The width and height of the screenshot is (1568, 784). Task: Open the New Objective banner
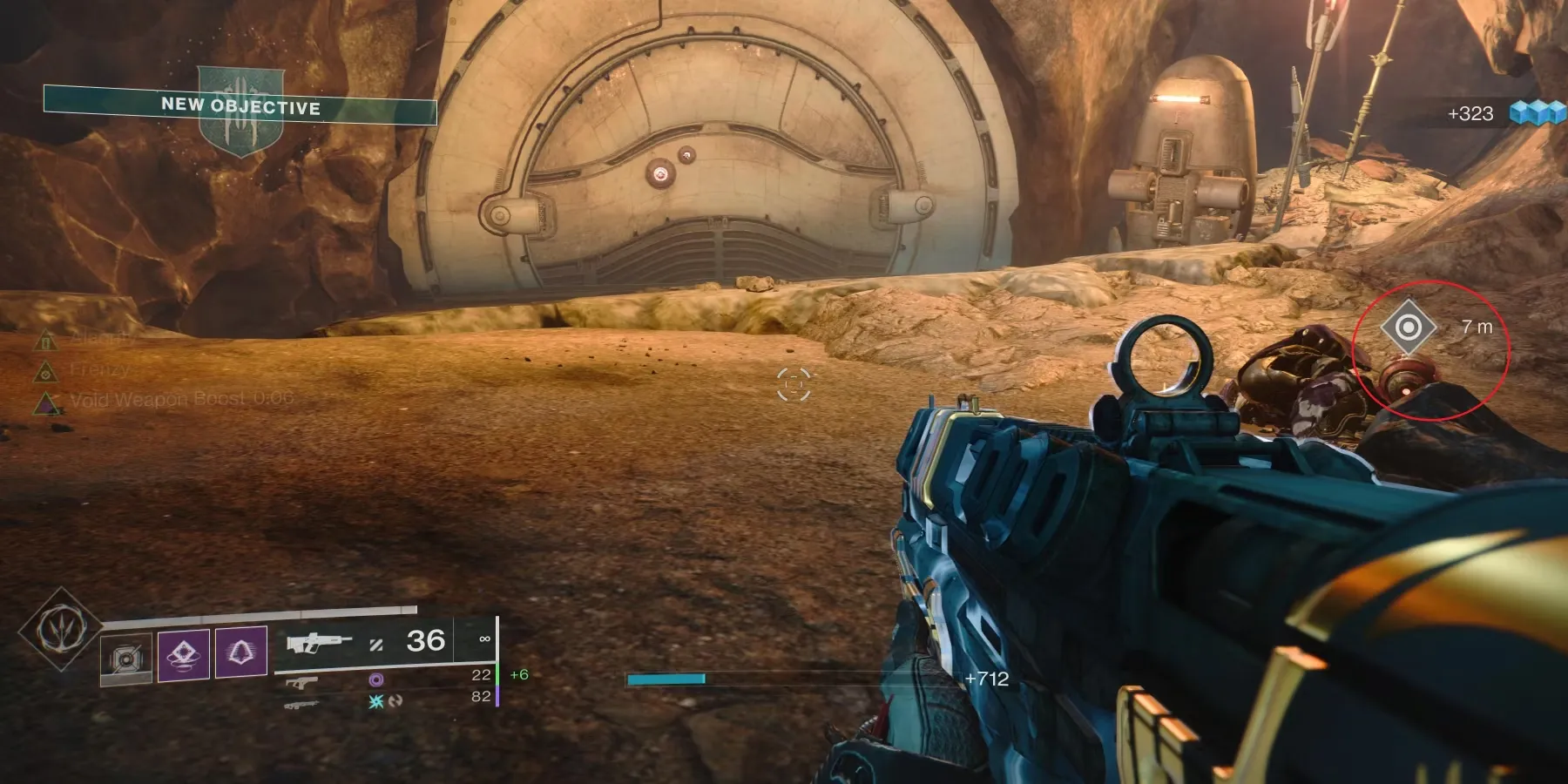[x=240, y=106]
